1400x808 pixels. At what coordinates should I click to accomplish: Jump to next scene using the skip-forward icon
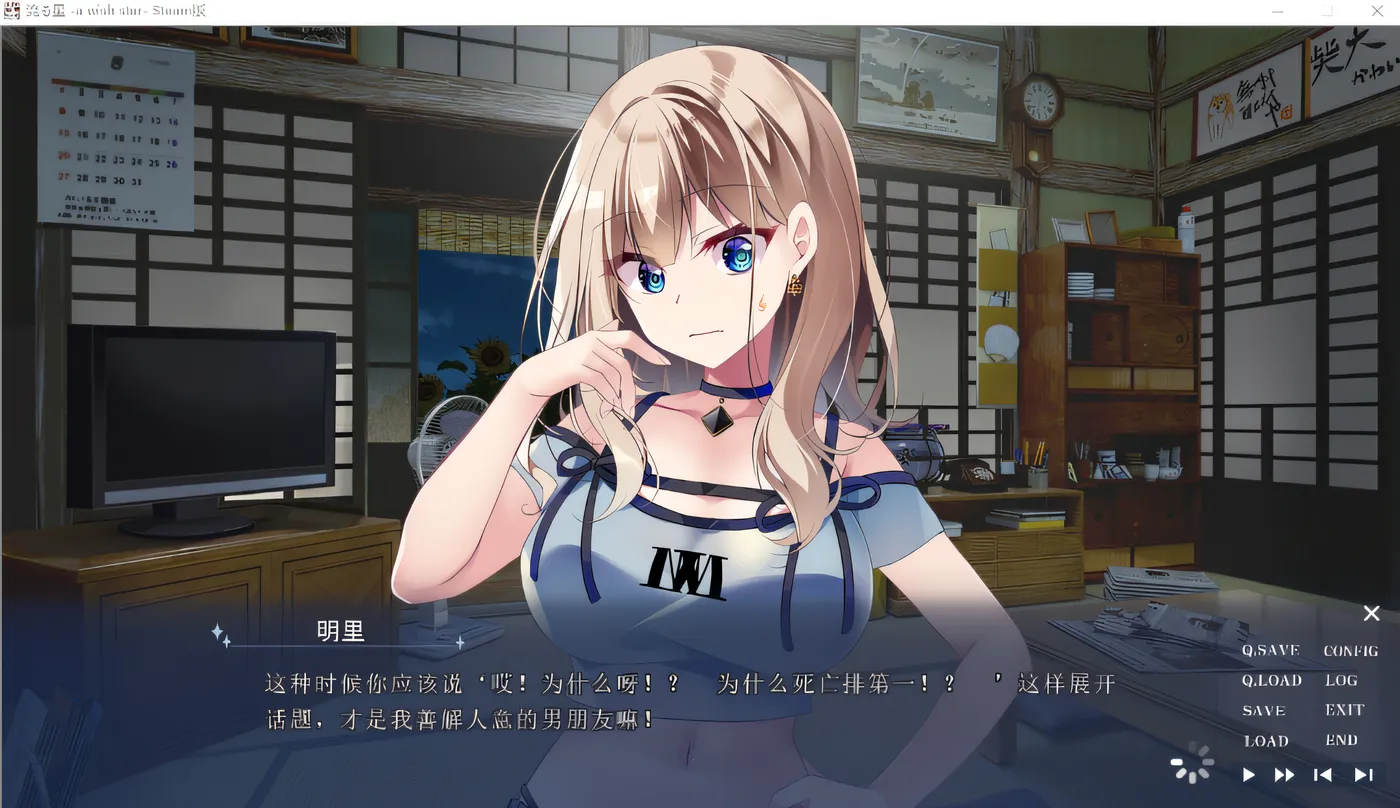tap(1364, 774)
